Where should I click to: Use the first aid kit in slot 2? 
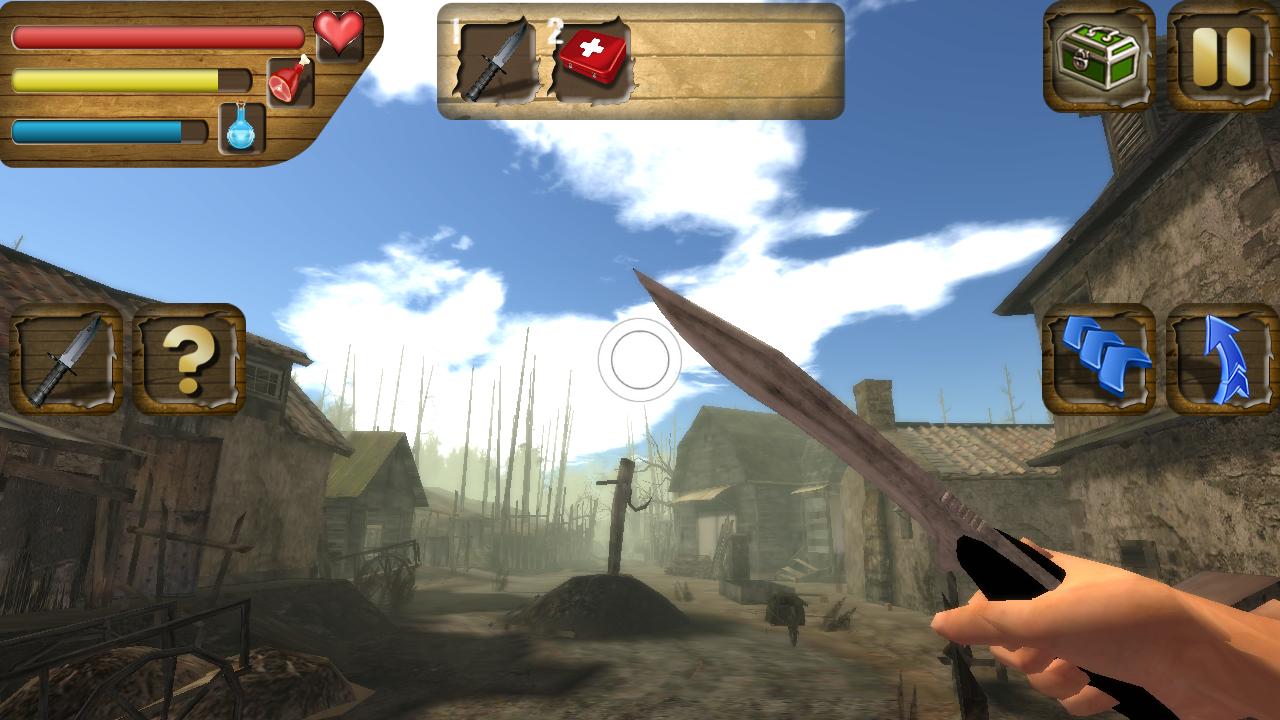click(x=592, y=57)
